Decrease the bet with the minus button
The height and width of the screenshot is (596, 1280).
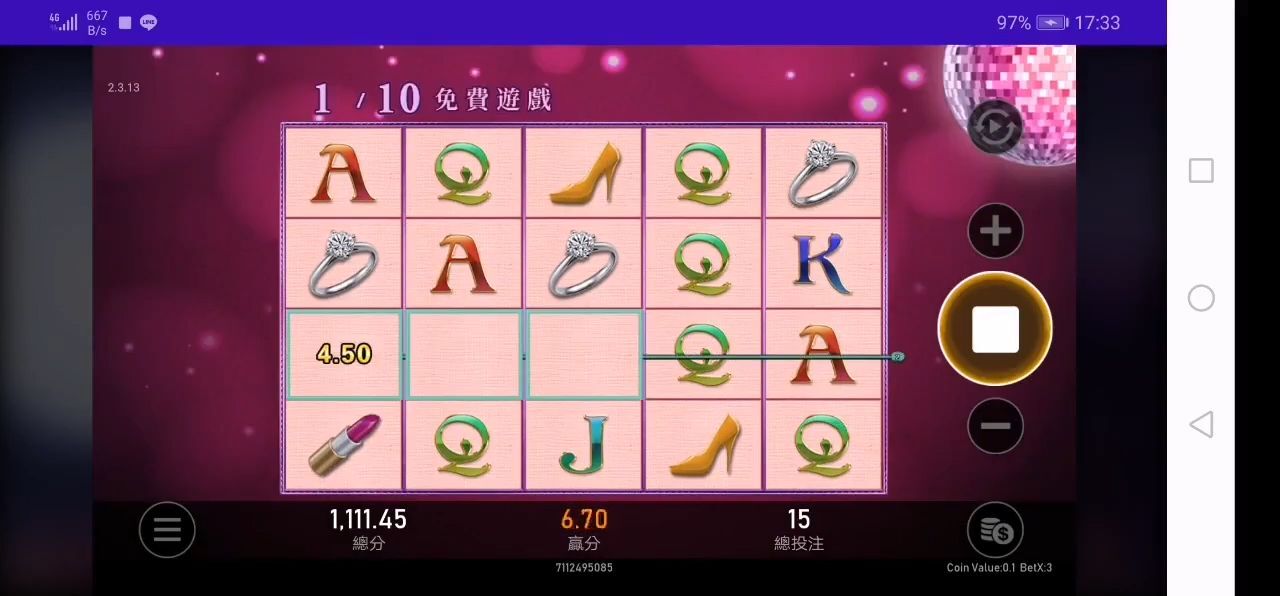point(995,426)
